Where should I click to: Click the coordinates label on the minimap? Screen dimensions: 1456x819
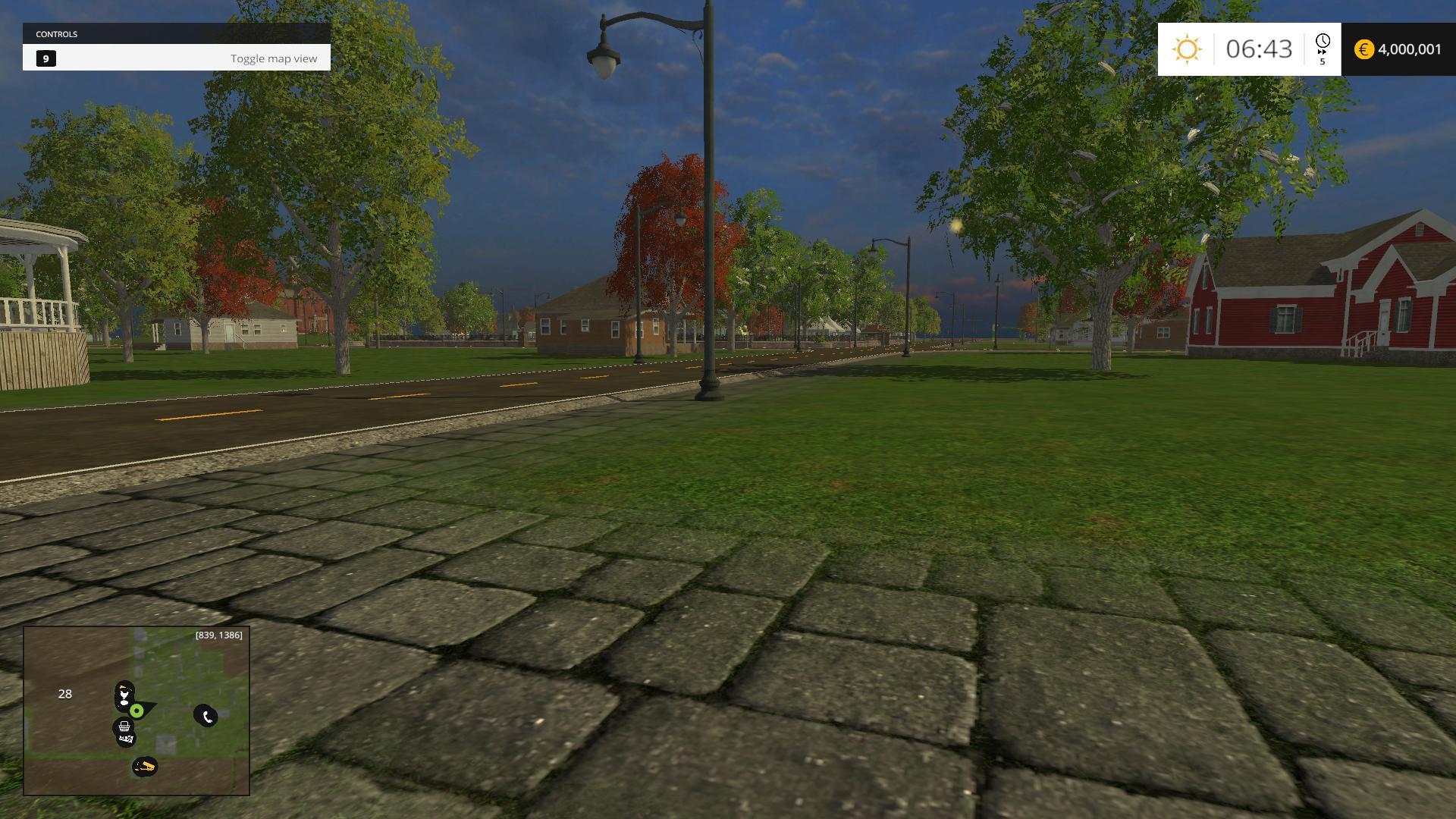218,635
